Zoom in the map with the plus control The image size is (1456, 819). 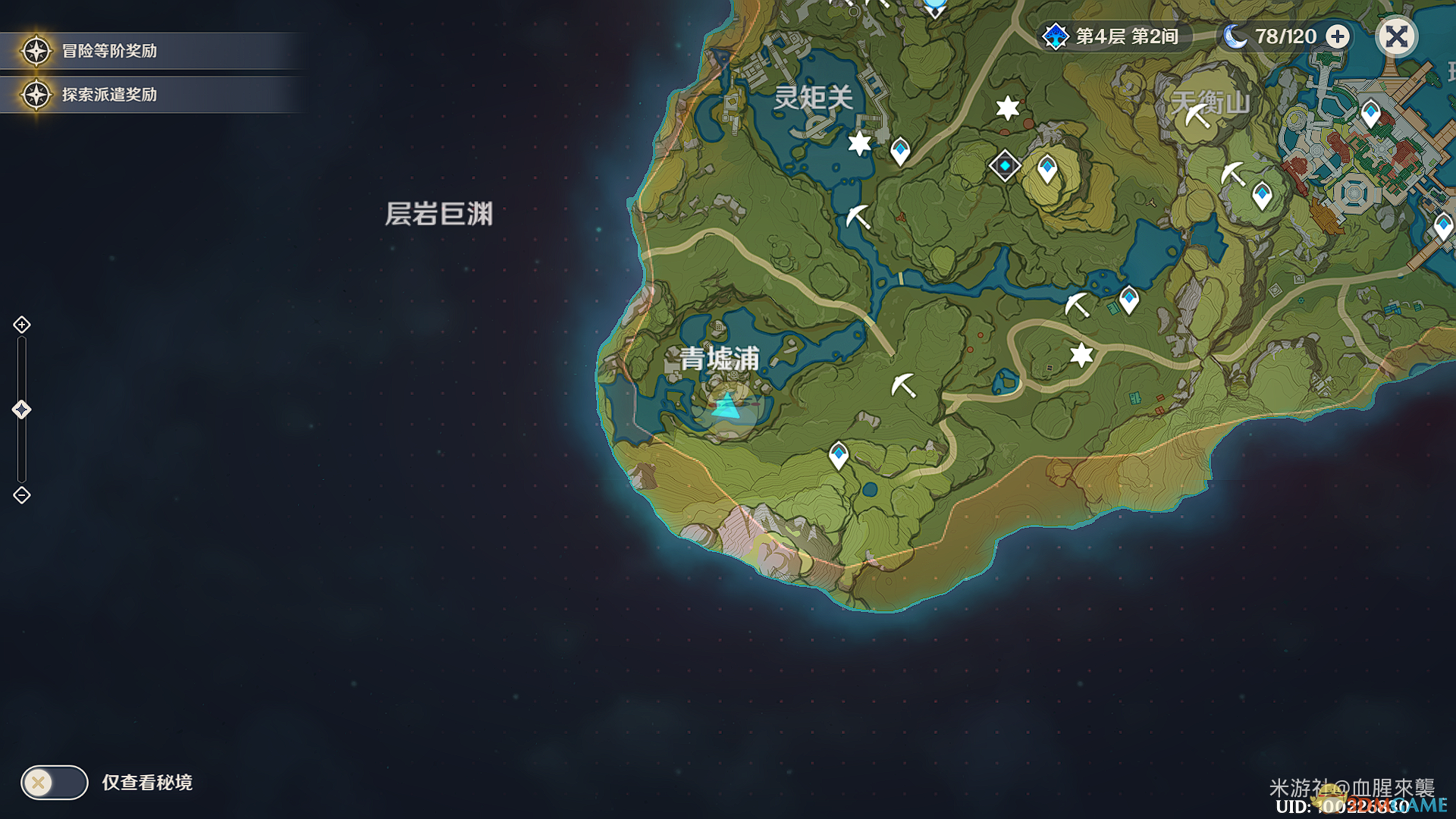pos(22,325)
